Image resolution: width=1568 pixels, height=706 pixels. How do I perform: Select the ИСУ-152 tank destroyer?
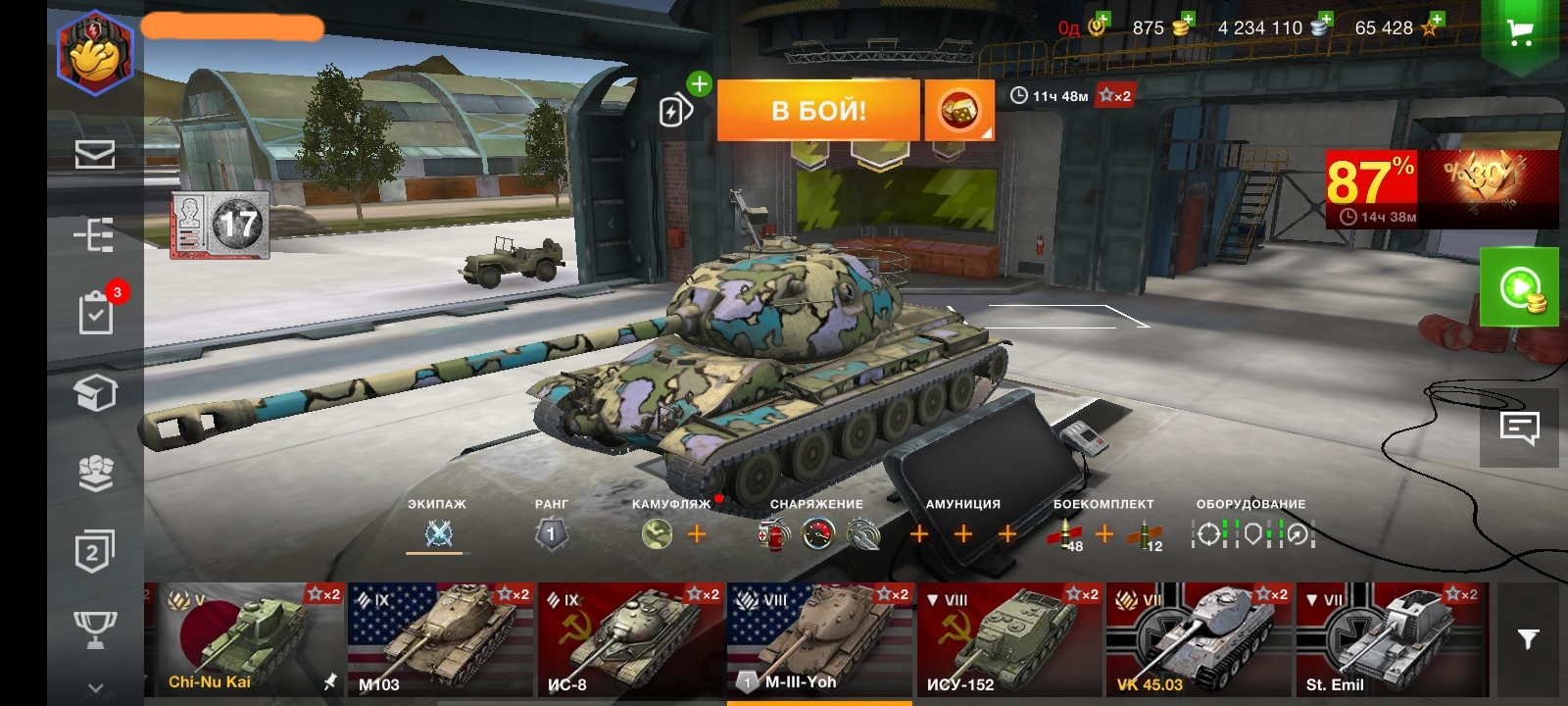pos(1009,639)
